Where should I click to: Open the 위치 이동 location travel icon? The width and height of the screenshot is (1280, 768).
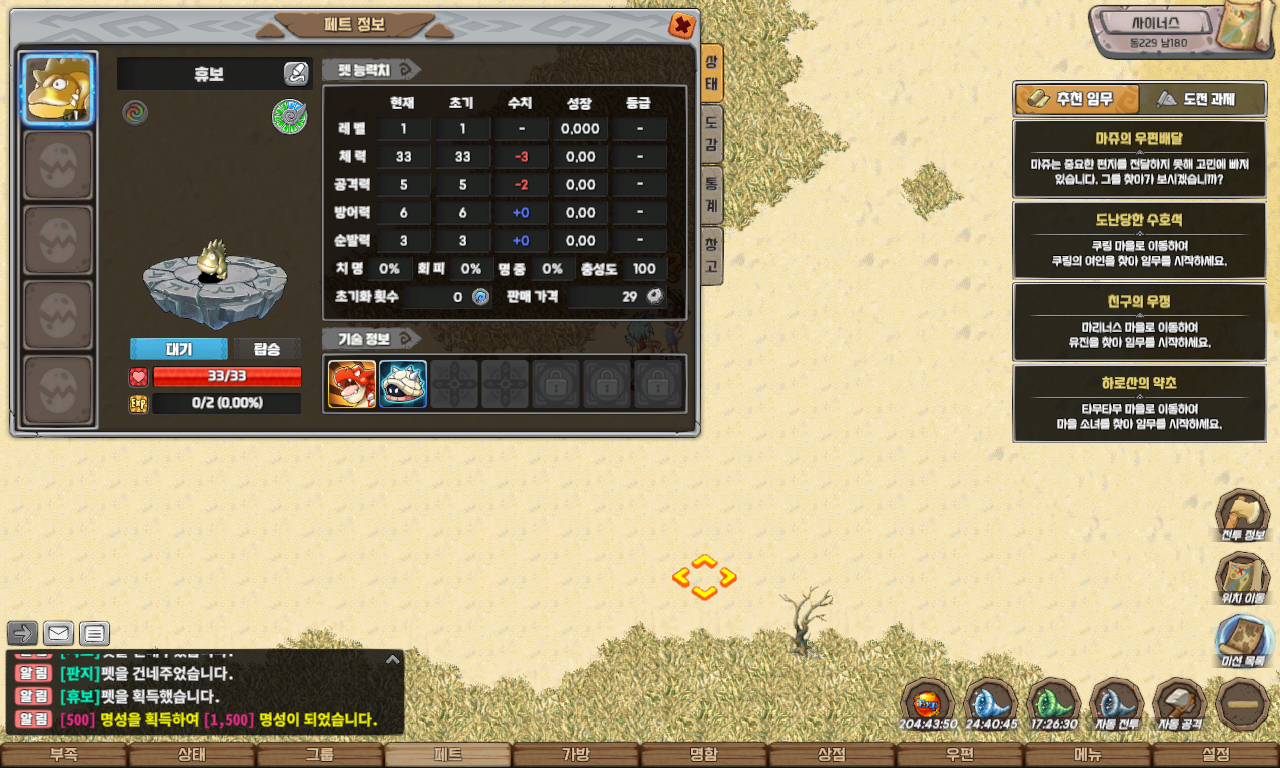1242,579
